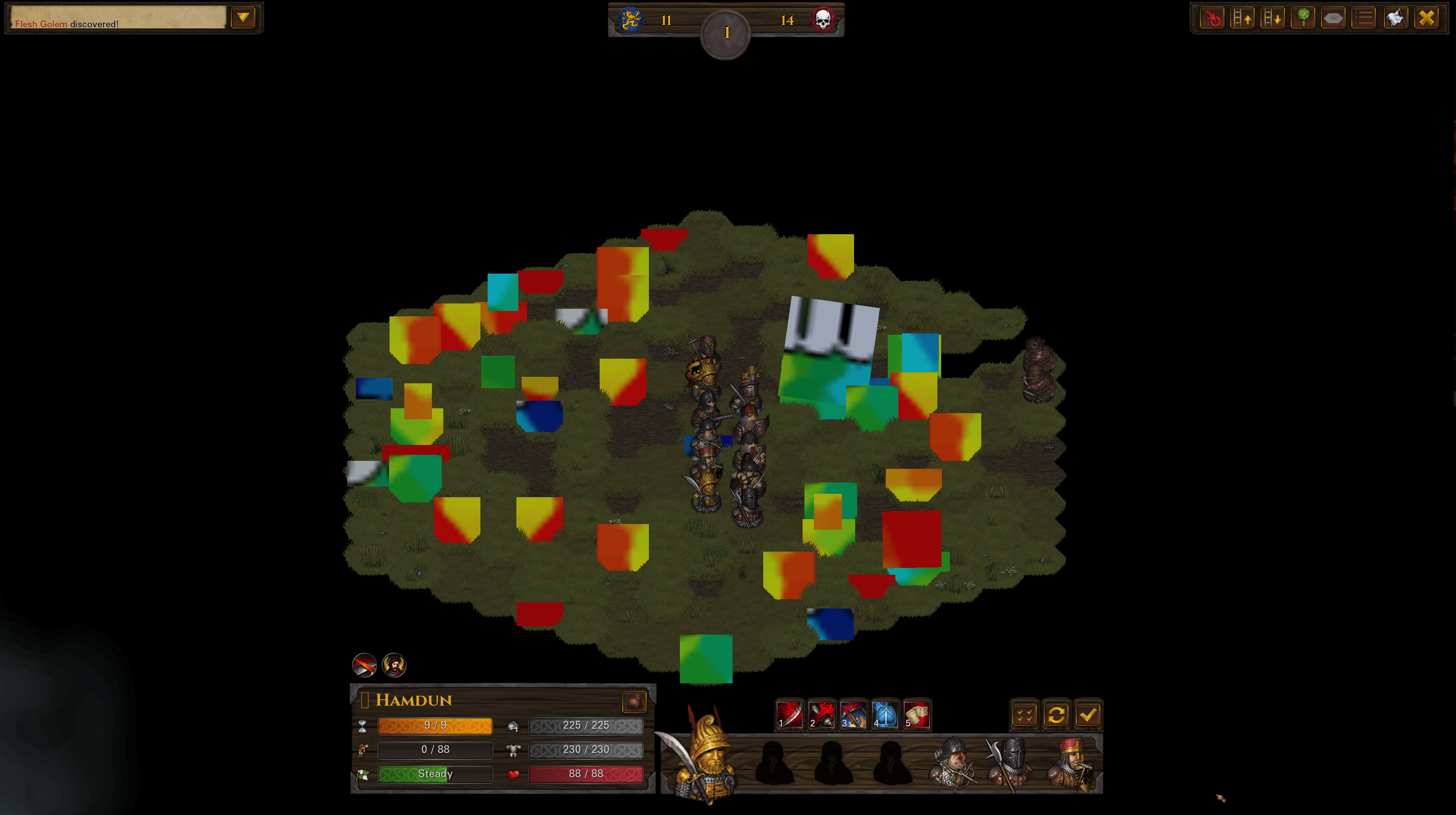Select the shield-splitting skill numbered 3
The height and width of the screenshot is (815, 1456).
pos(853,714)
